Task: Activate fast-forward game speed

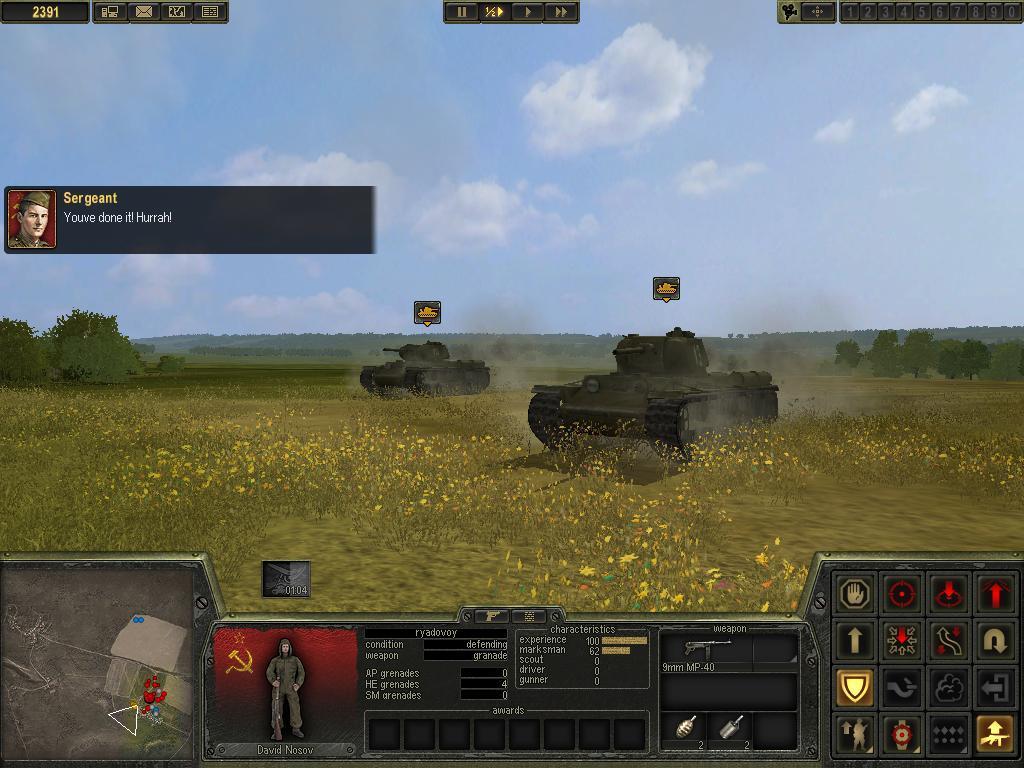Action: coord(561,12)
